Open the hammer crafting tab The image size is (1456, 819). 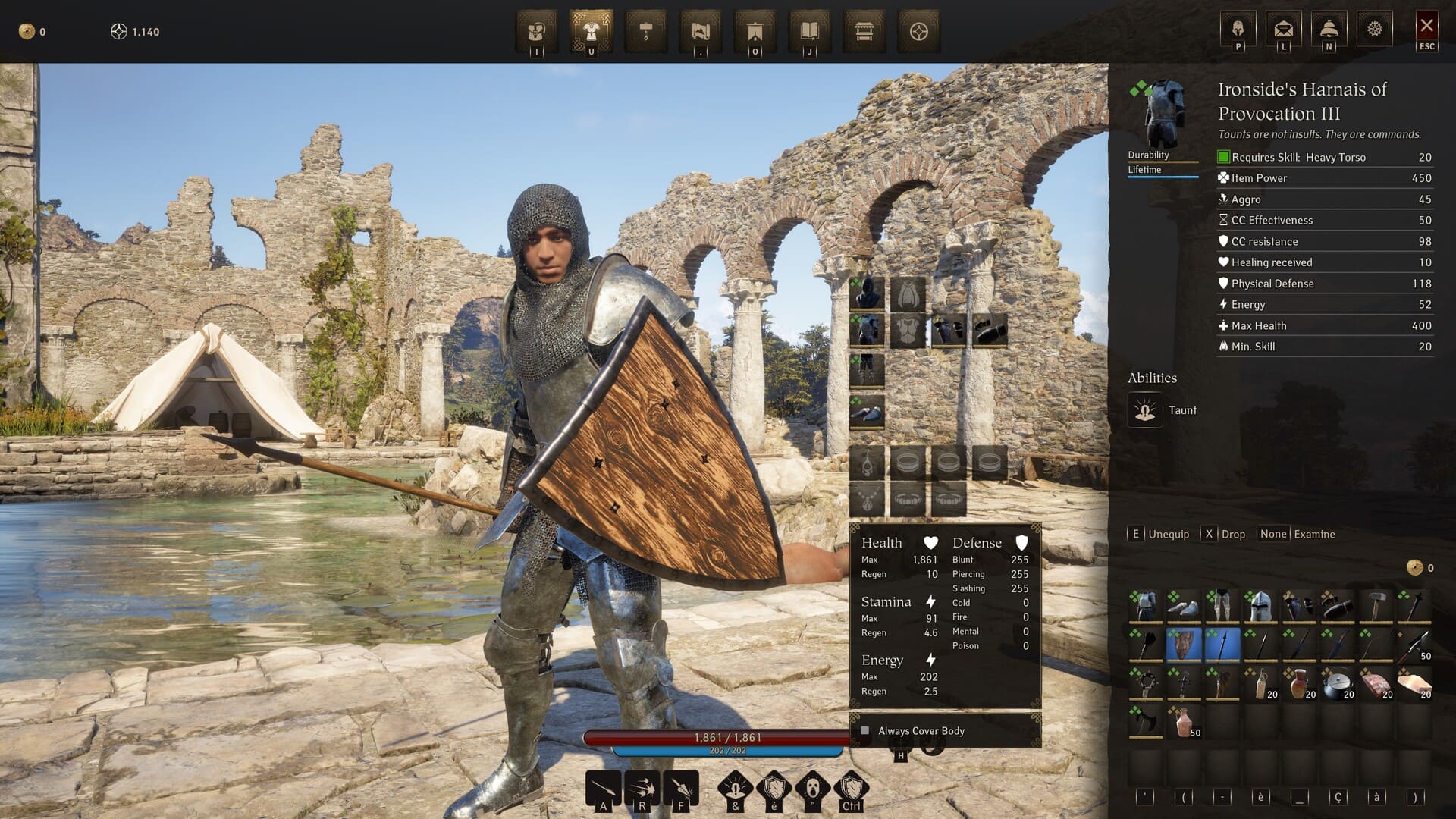point(645,31)
